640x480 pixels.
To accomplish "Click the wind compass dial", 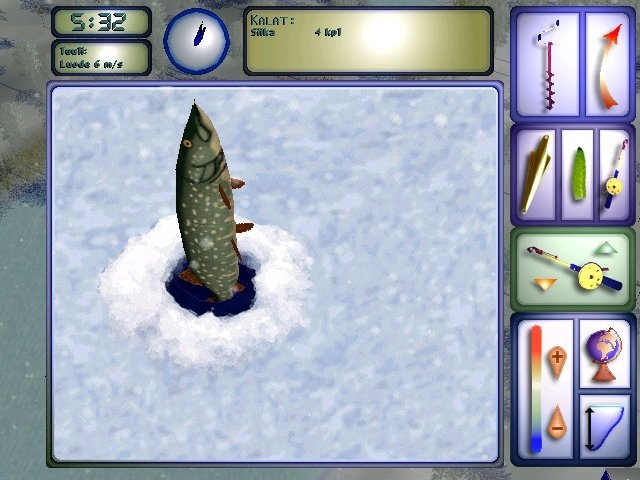I will click(198, 41).
